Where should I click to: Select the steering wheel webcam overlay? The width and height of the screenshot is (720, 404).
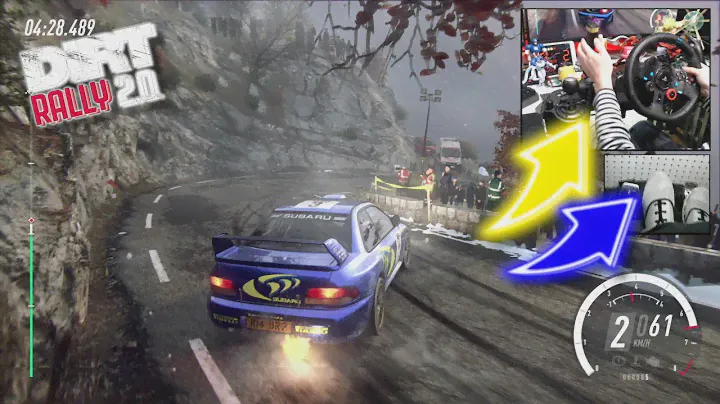tap(615, 78)
